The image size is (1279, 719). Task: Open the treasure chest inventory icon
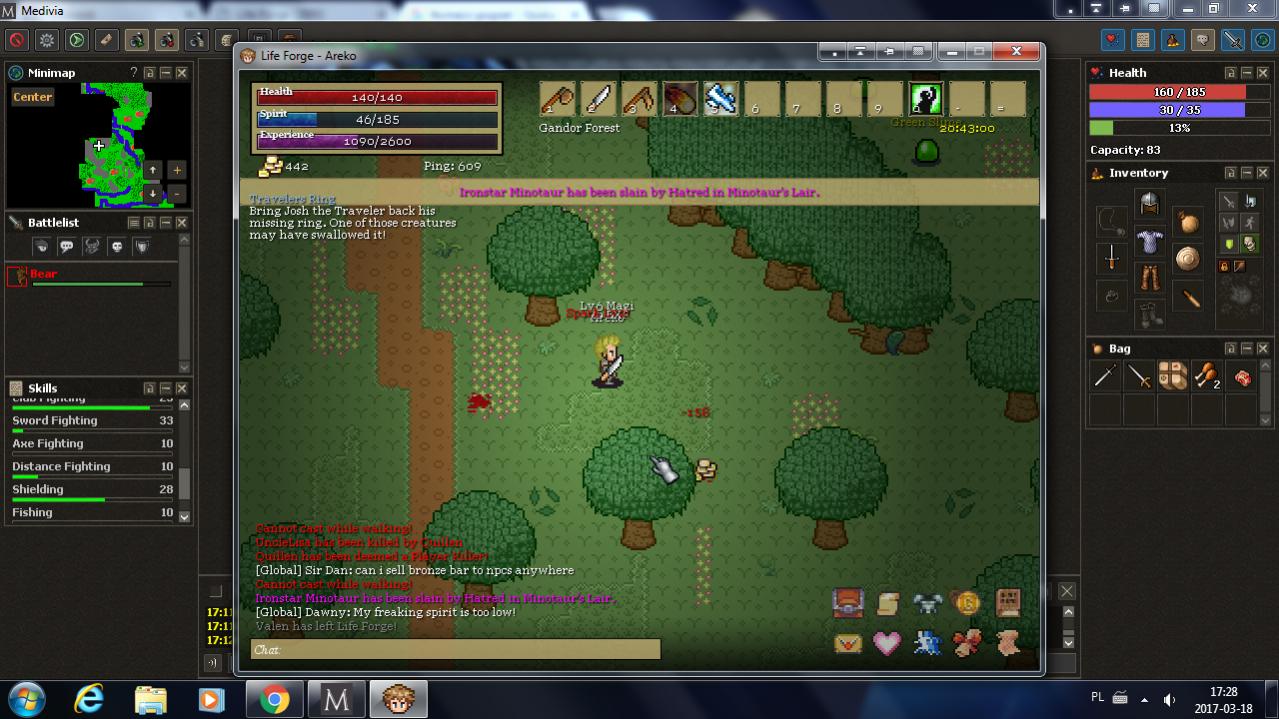point(848,602)
